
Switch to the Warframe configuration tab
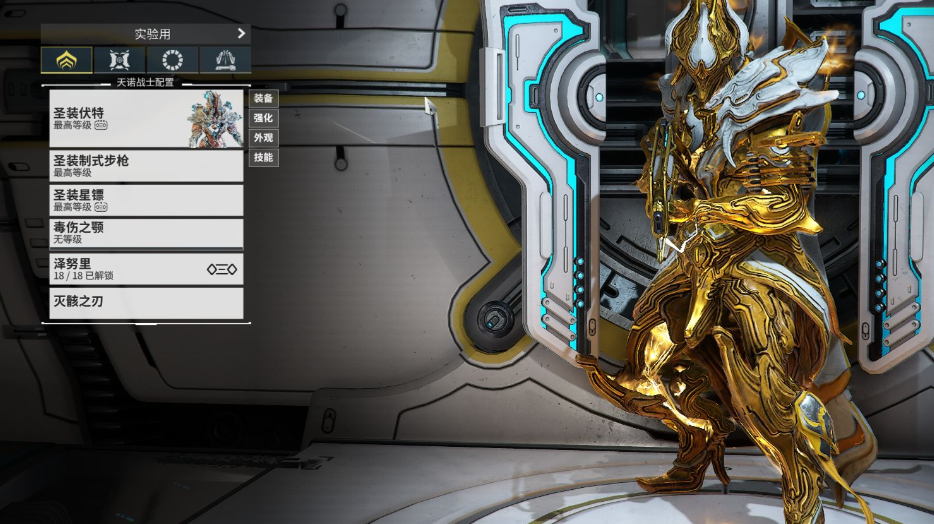67,60
